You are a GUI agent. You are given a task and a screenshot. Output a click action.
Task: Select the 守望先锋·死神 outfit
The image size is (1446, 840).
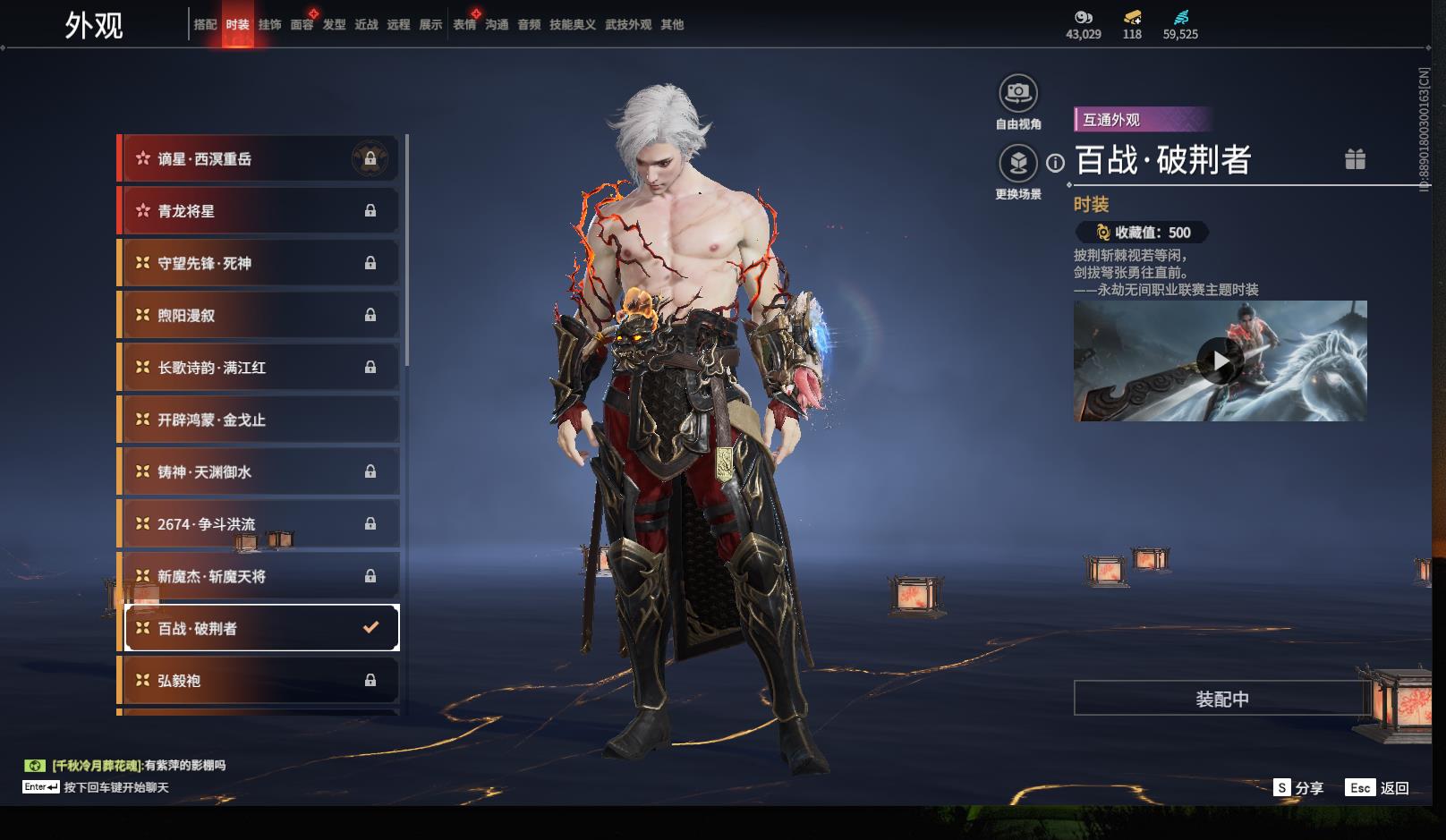259,263
